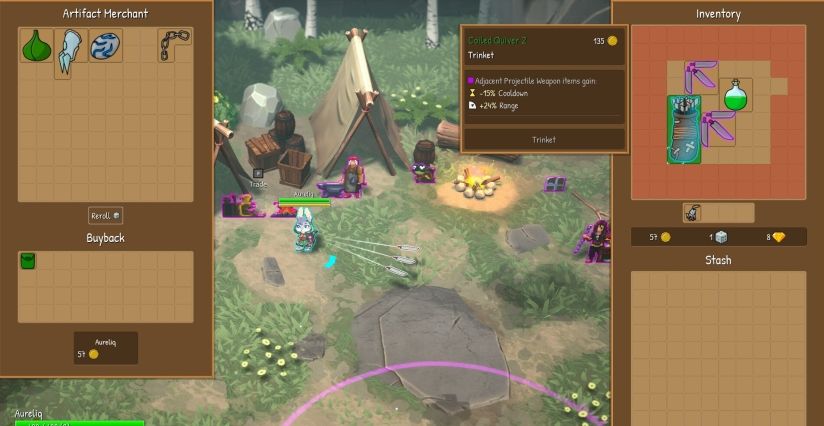The image size is (824, 426).
Task: Select the green item in Buyback
Action: [28, 261]
